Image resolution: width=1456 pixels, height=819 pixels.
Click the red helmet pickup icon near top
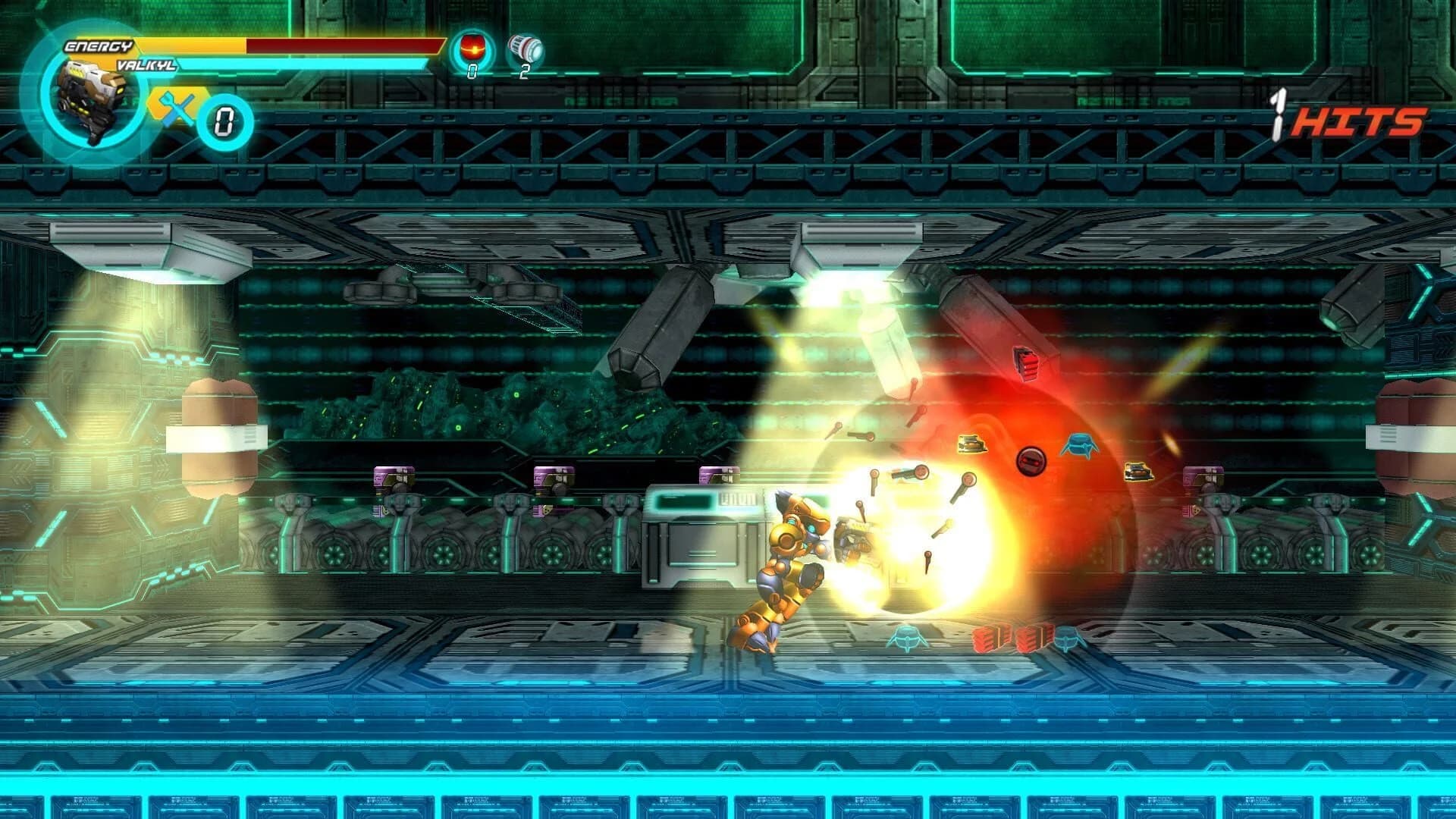472,47
